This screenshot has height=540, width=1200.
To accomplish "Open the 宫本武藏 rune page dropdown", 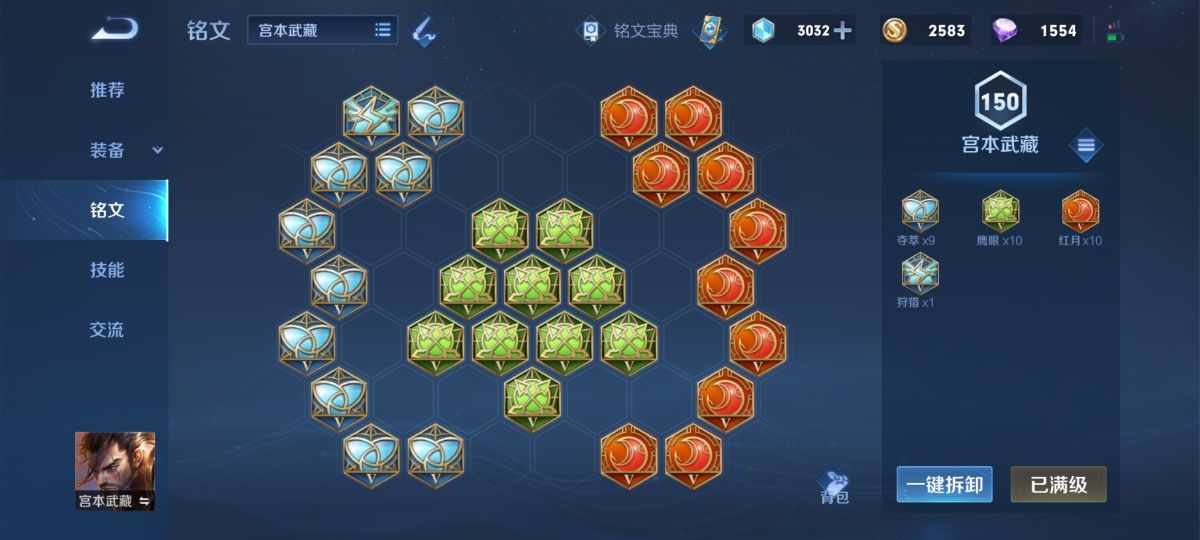I will point(322,30).
